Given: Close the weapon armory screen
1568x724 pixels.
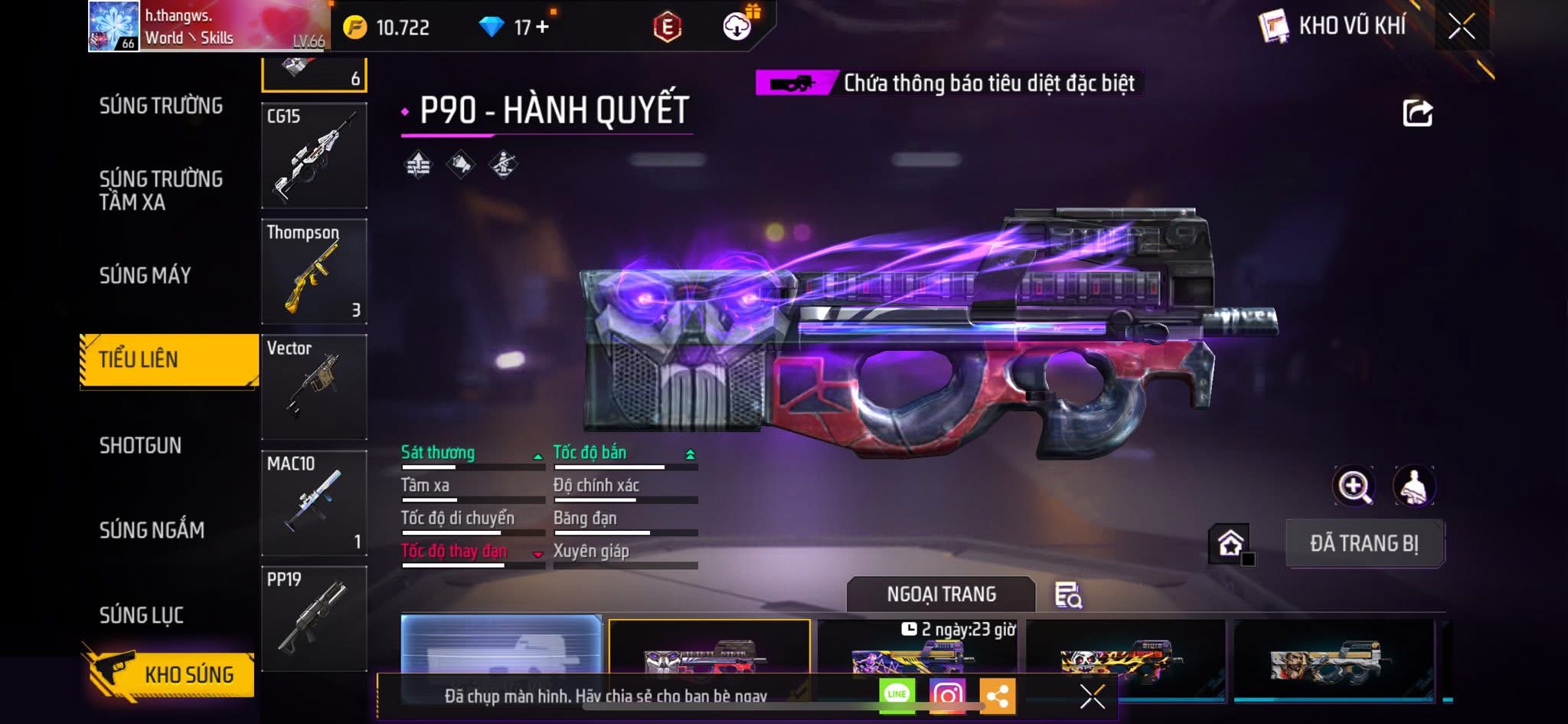Looking at the screenshot, I should [1461, 27].
